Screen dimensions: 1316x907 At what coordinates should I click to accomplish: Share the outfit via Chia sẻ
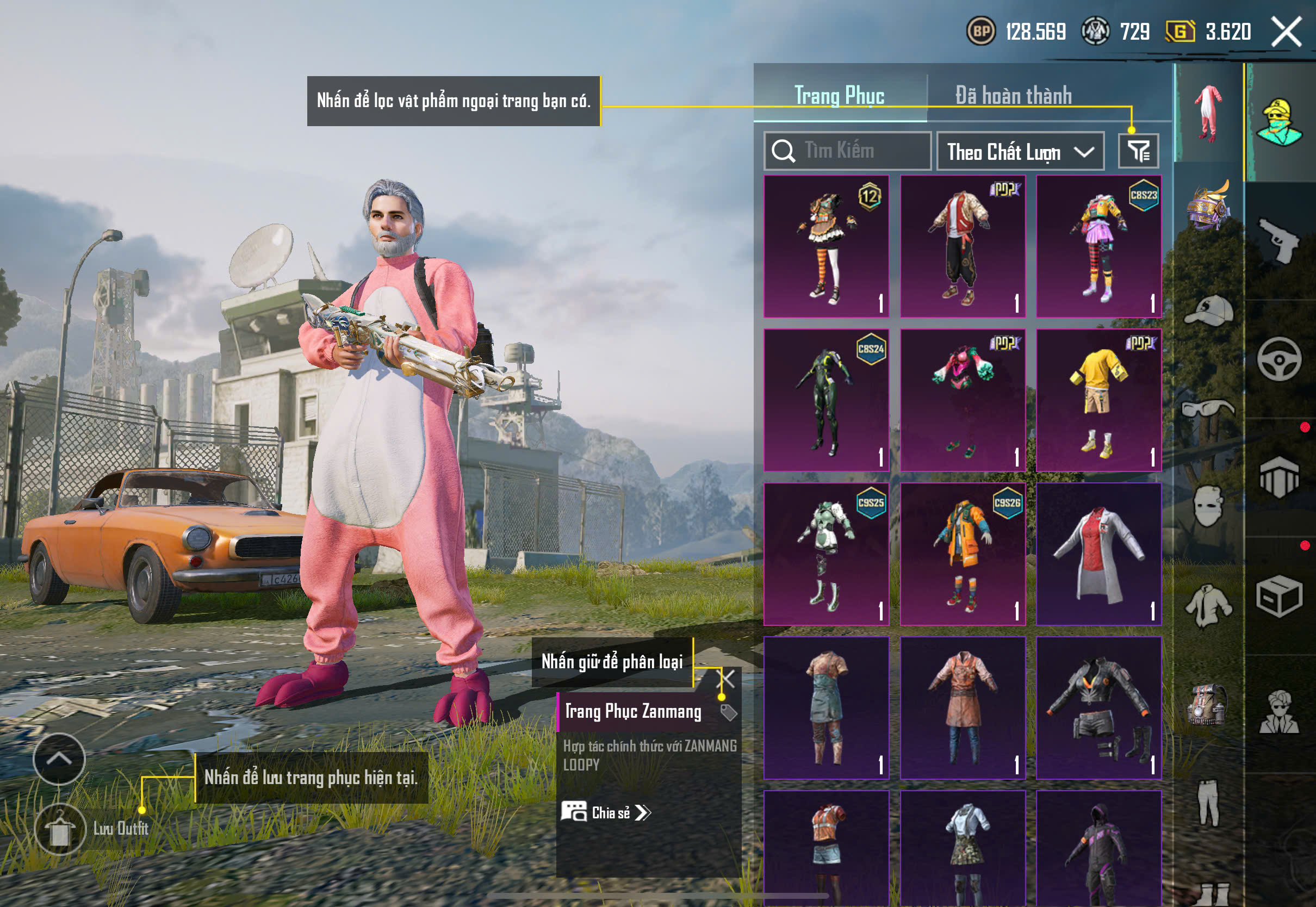(x=606, y=813)
